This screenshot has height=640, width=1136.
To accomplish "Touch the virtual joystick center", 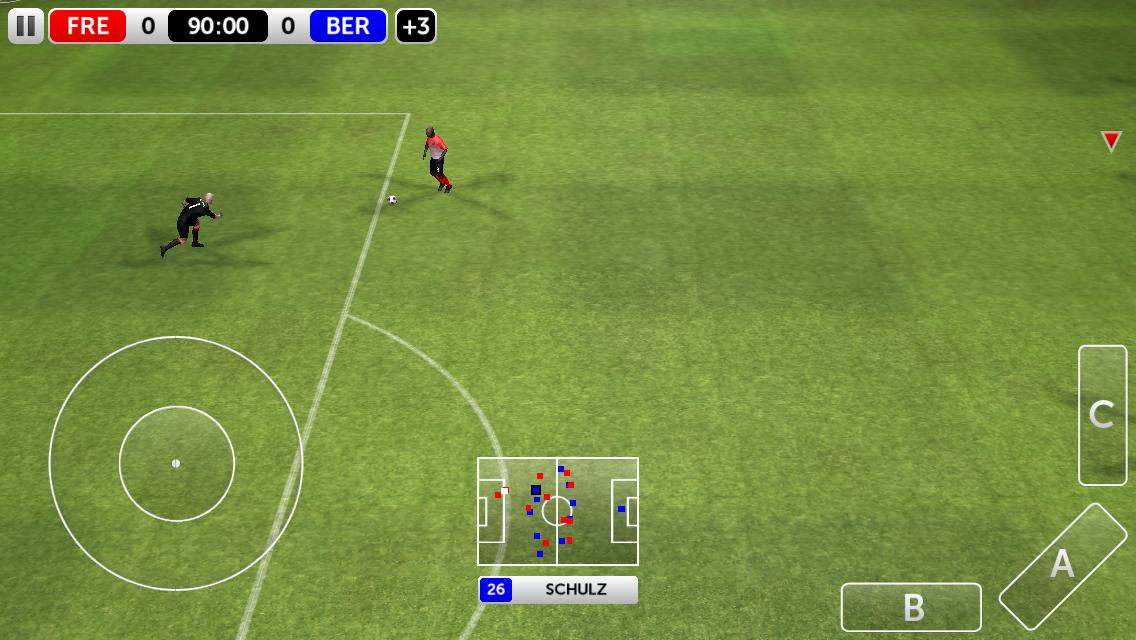I will 176,463.
